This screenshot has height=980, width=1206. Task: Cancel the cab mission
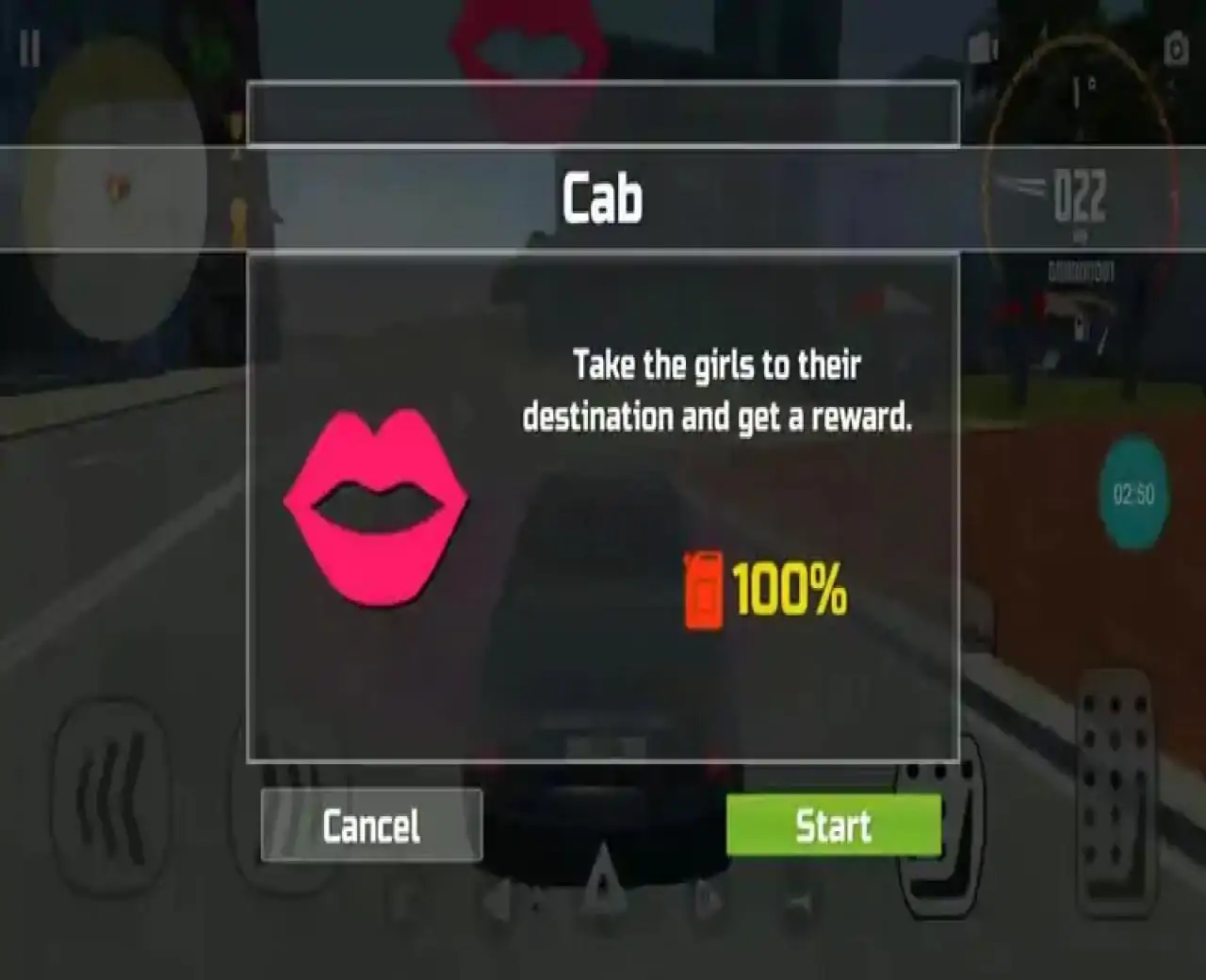pyautogui.click(x=370, y=826)
